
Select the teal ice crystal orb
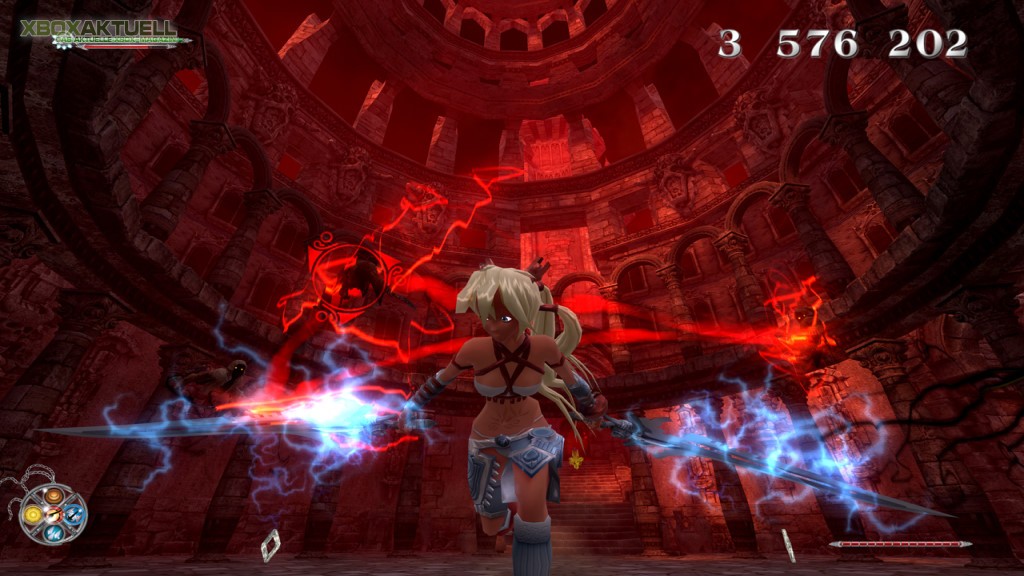(x=54, y=533)
